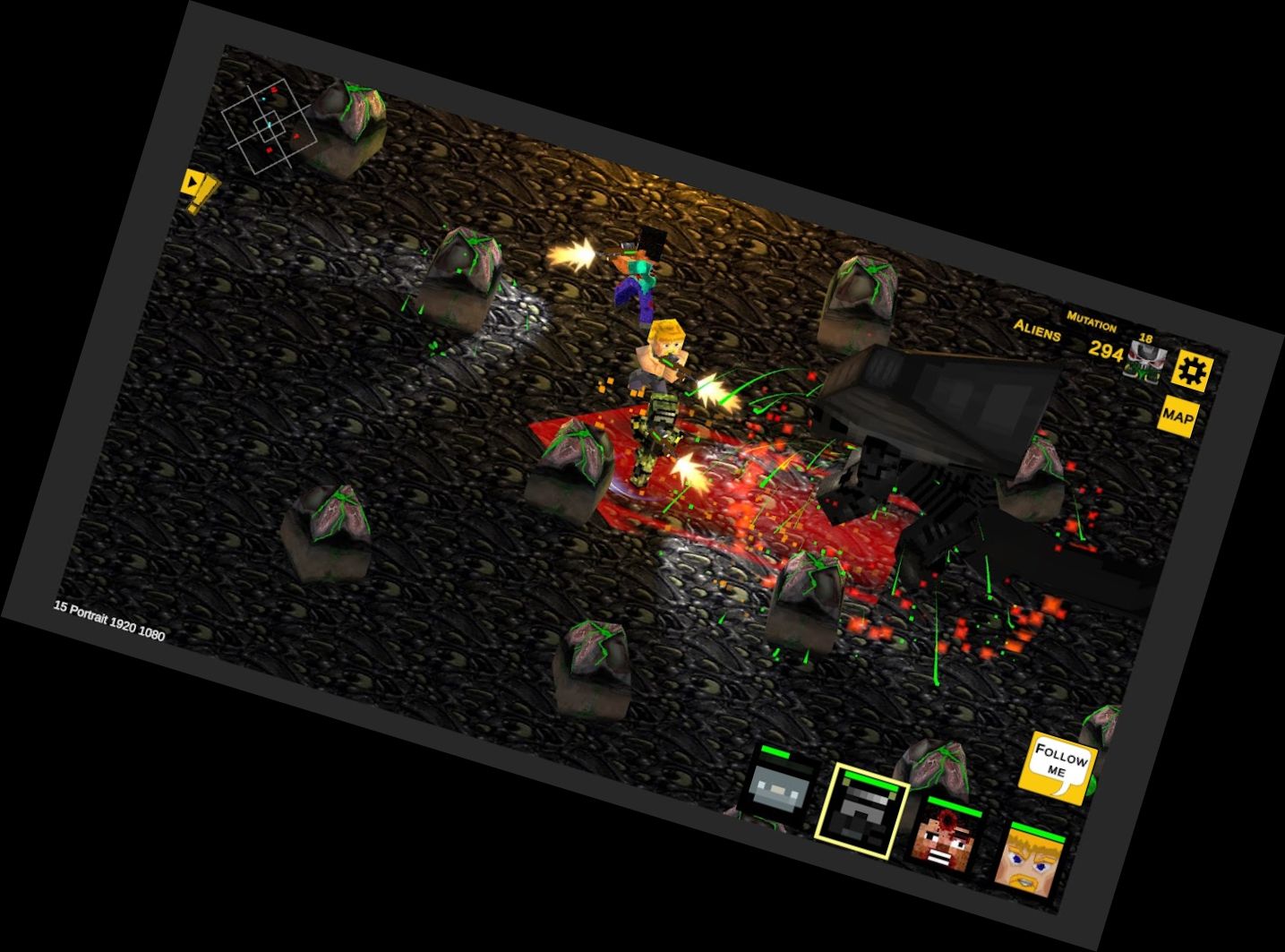The height and width of the screenshot is (952, 1285).
Task: Select the yellow-framed dark masked soldier portrait
Action: point(861,813)
